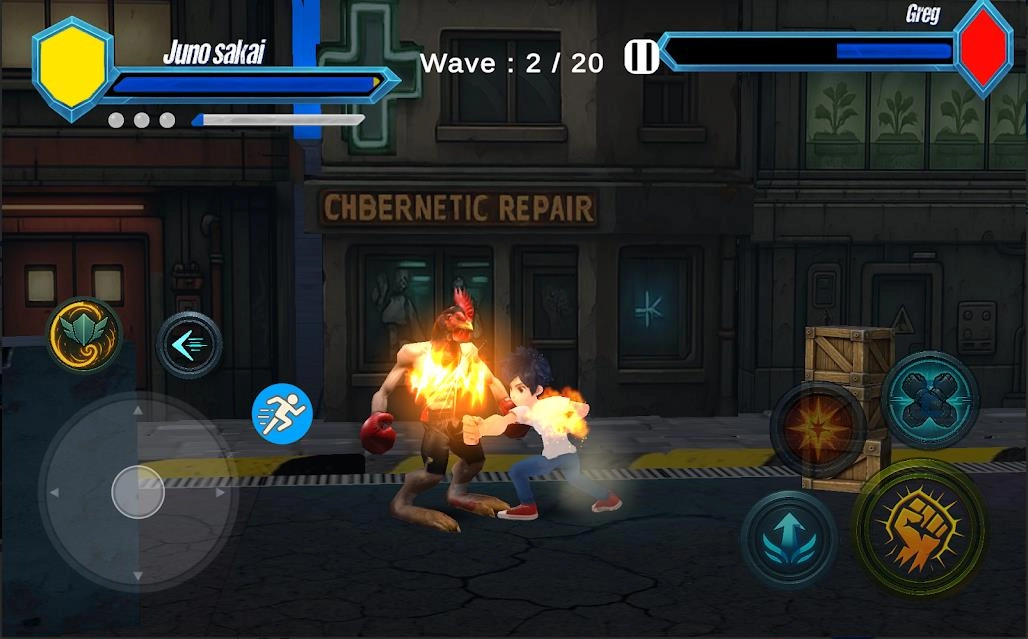Viewport: 1028px width, 639px height.
Task: Pause the game with the pause button
Action: [641, 57]
